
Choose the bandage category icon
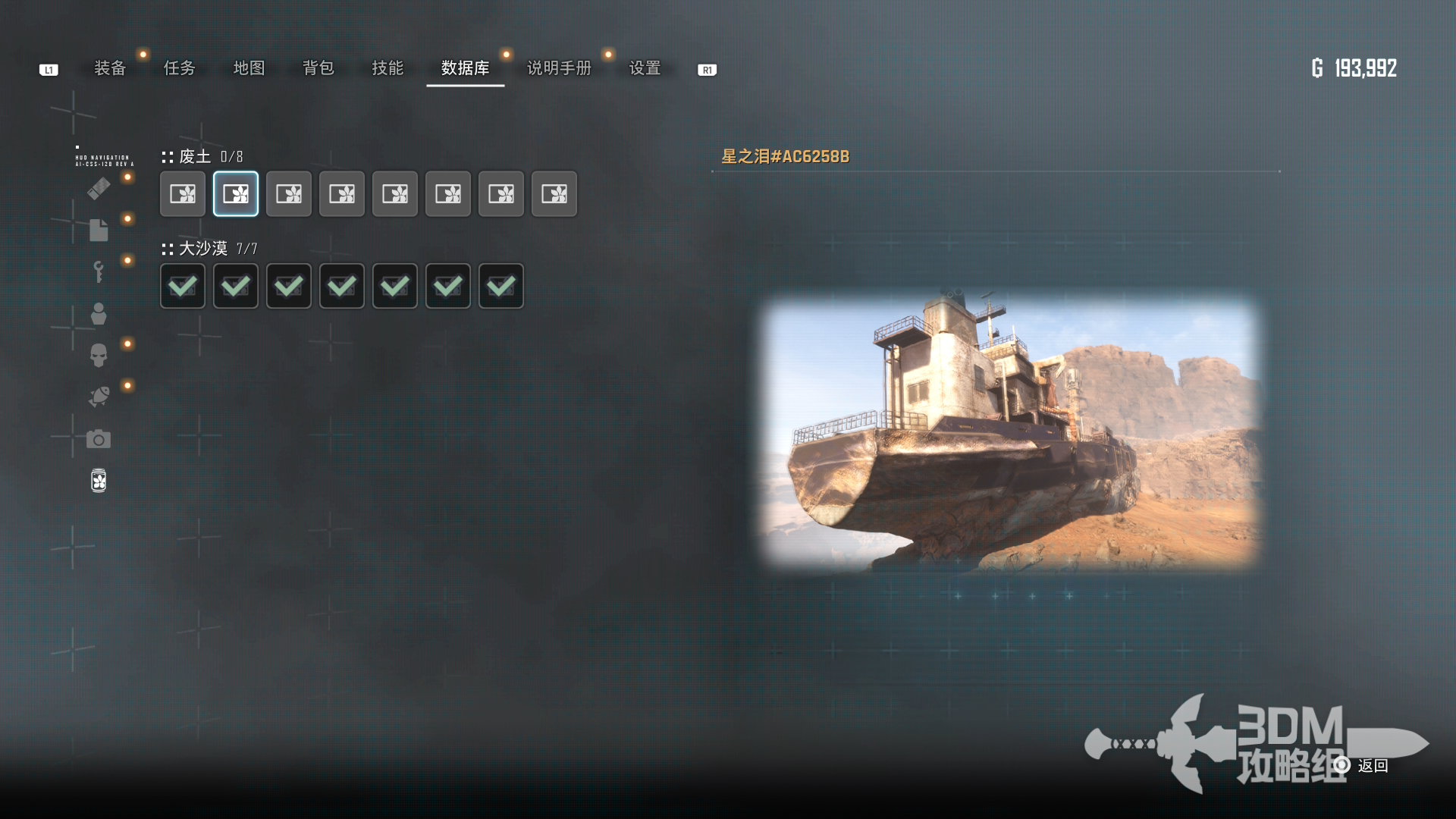point(99,188)
